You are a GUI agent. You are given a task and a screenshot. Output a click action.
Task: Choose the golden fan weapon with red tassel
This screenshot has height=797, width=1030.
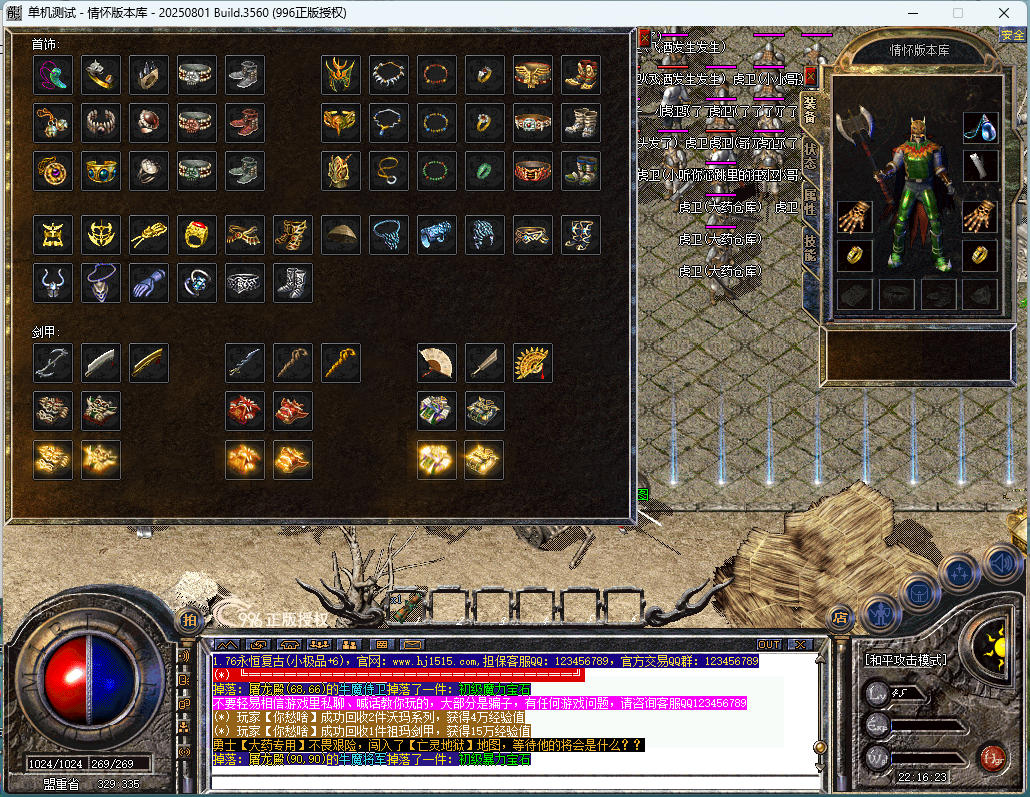coord(533,363)
